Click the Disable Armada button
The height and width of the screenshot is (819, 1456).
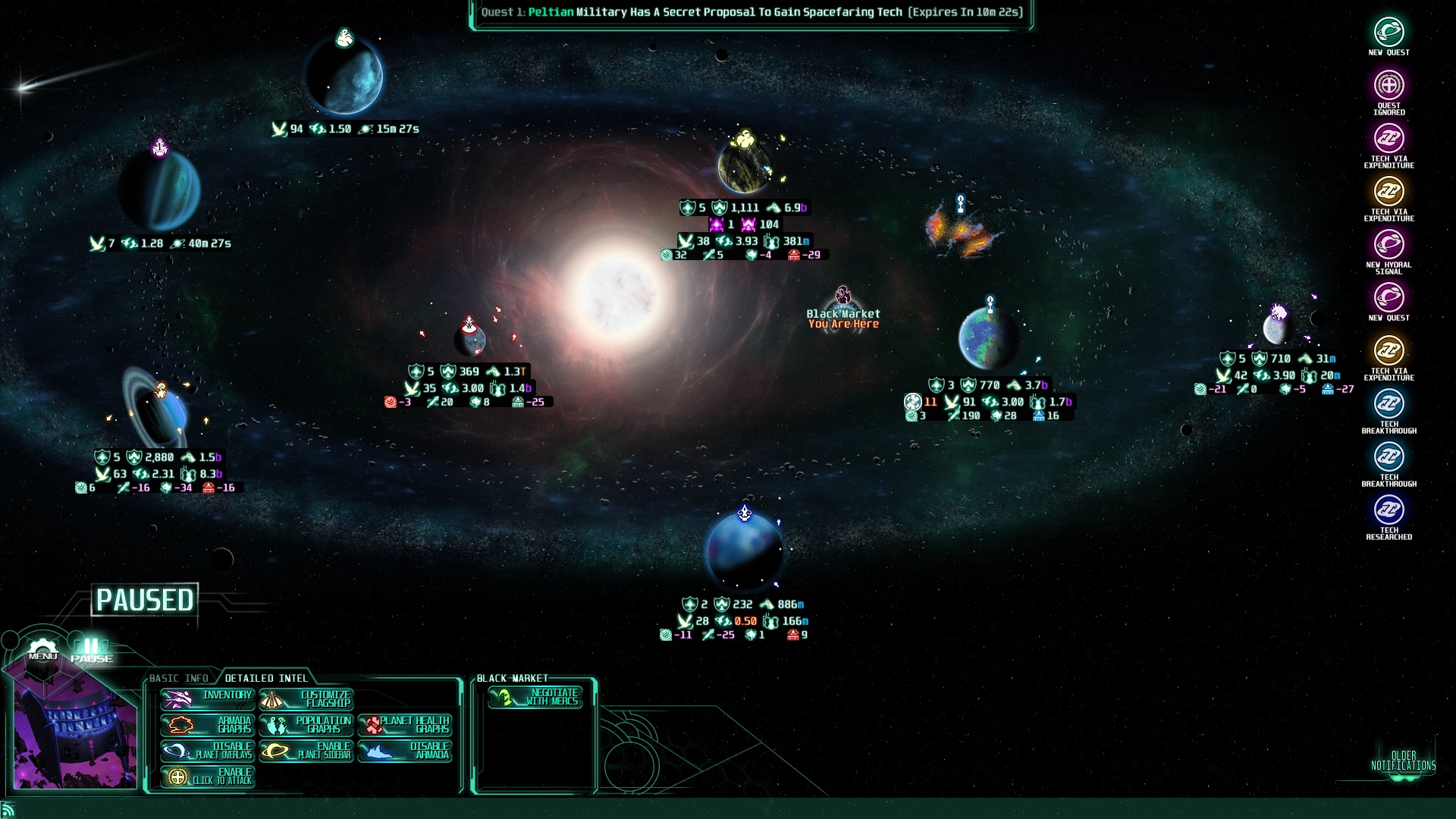(405, 751)
